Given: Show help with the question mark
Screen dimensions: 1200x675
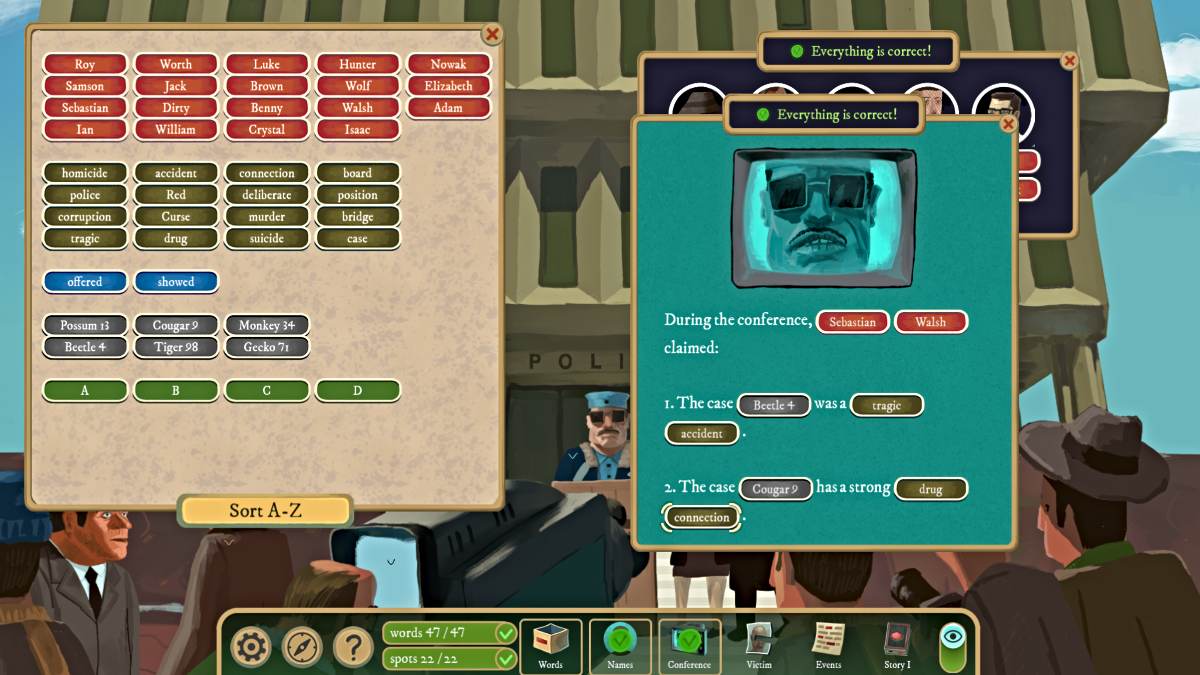Looking at the screenshot, I should tap(353, 647).
